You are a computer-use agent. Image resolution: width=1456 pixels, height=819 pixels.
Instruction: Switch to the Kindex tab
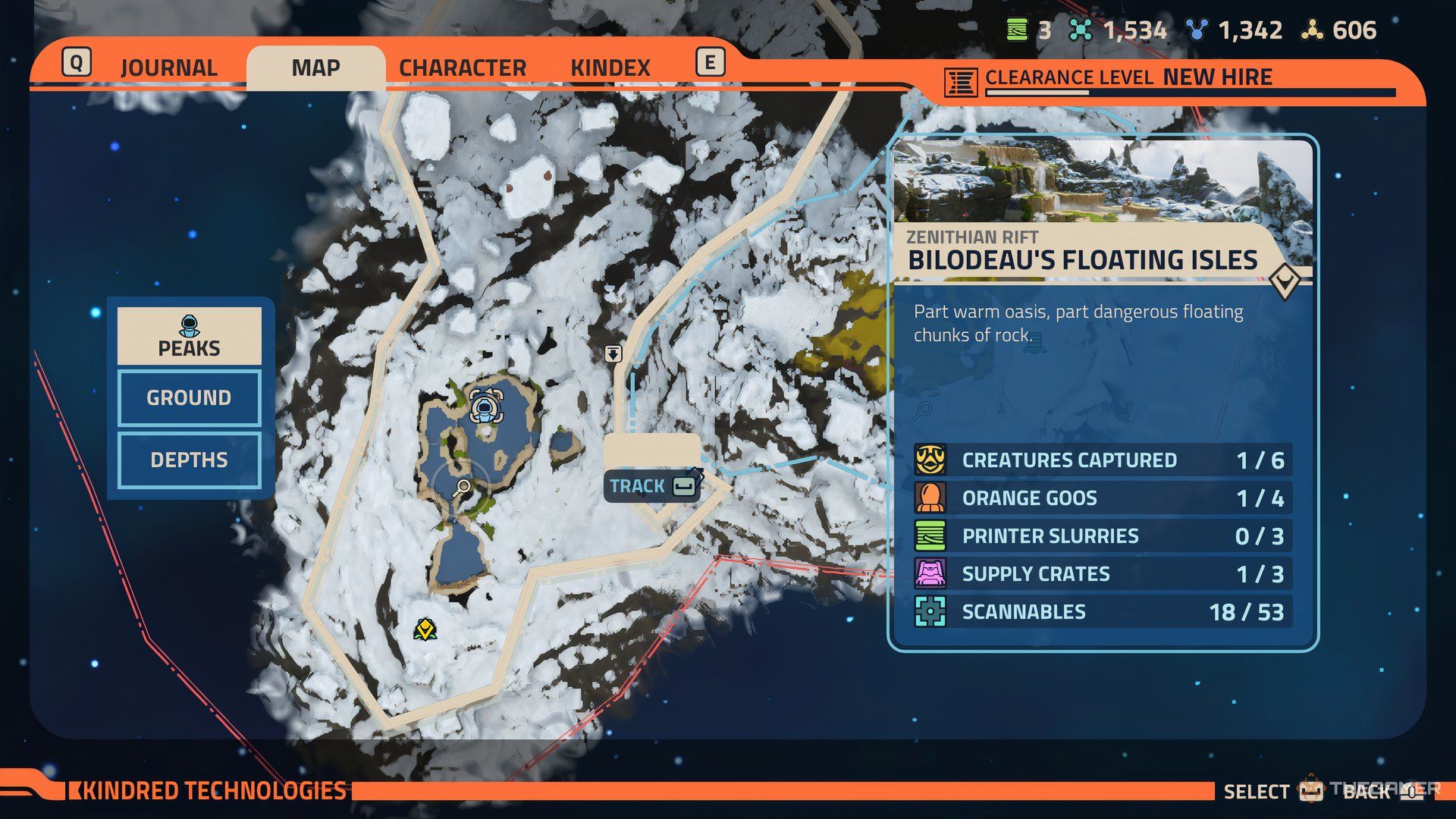tap(610, 67)
